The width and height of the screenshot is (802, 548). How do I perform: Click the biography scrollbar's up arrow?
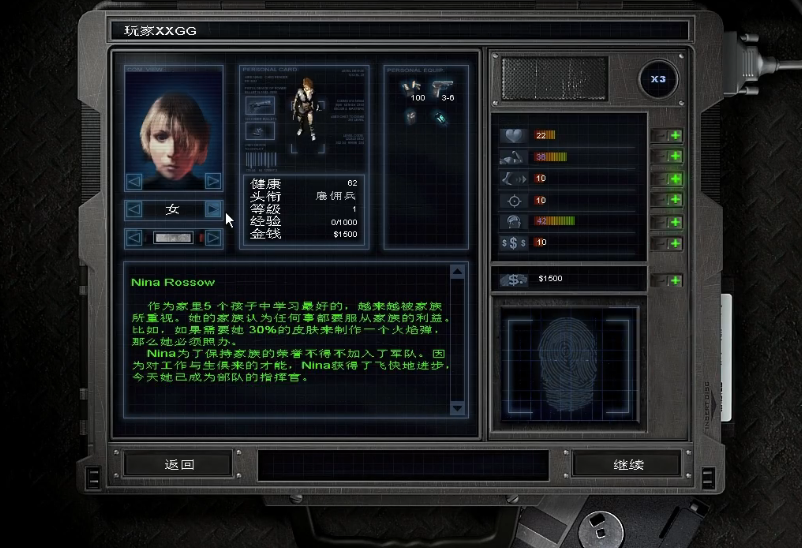(458, 271)
